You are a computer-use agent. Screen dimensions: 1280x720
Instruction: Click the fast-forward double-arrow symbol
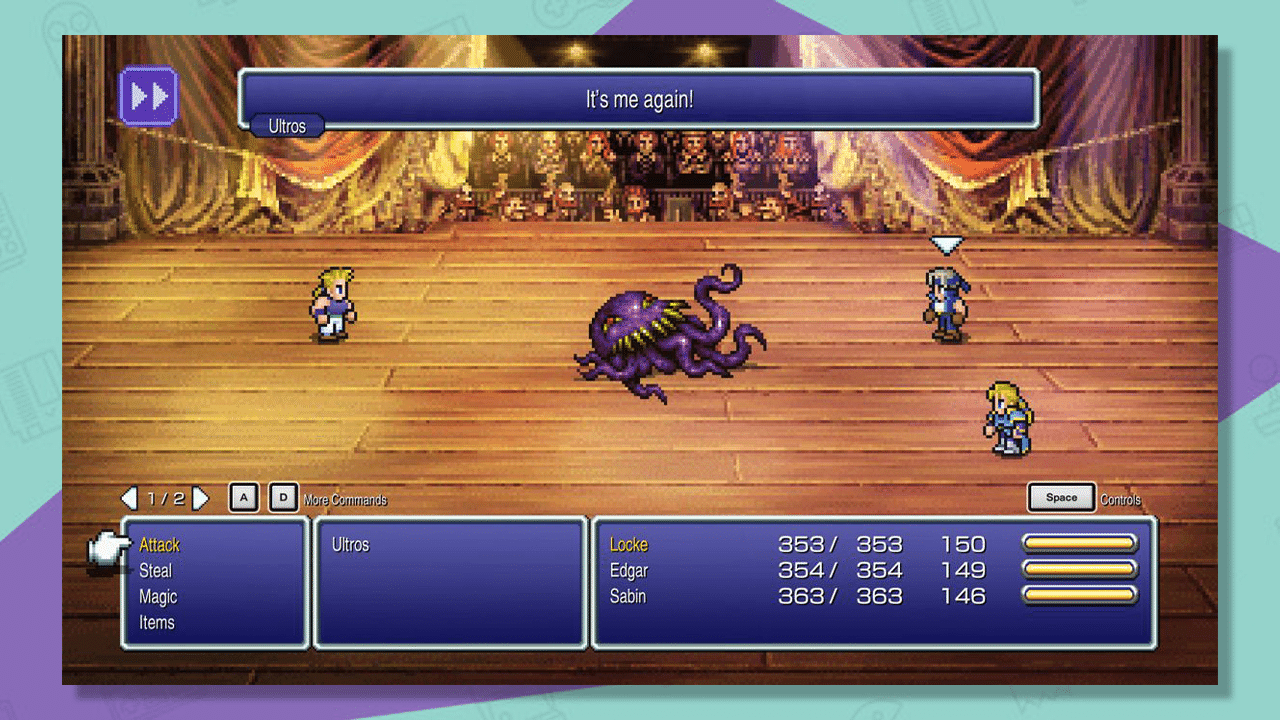point(148,95)
